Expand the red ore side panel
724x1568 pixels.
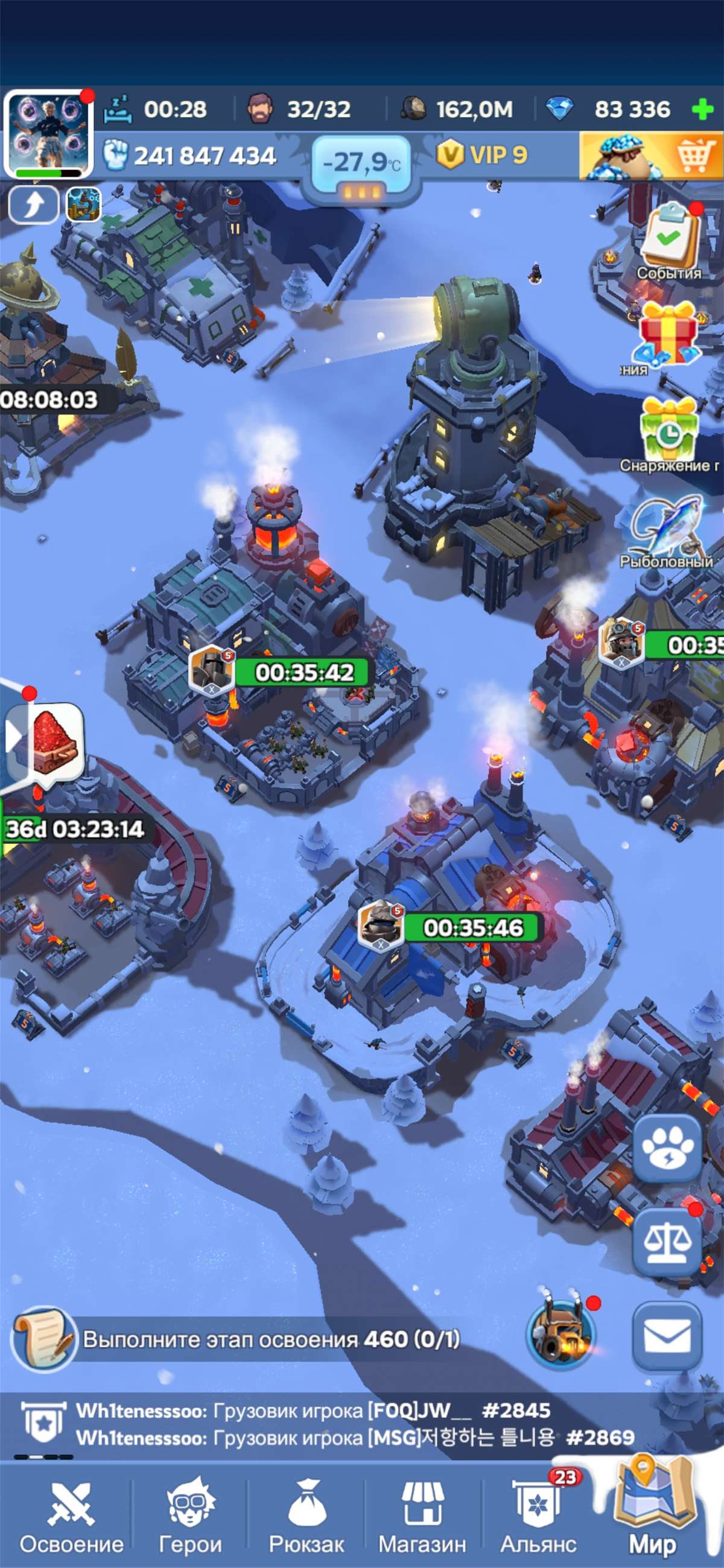[x=13, y=738]
